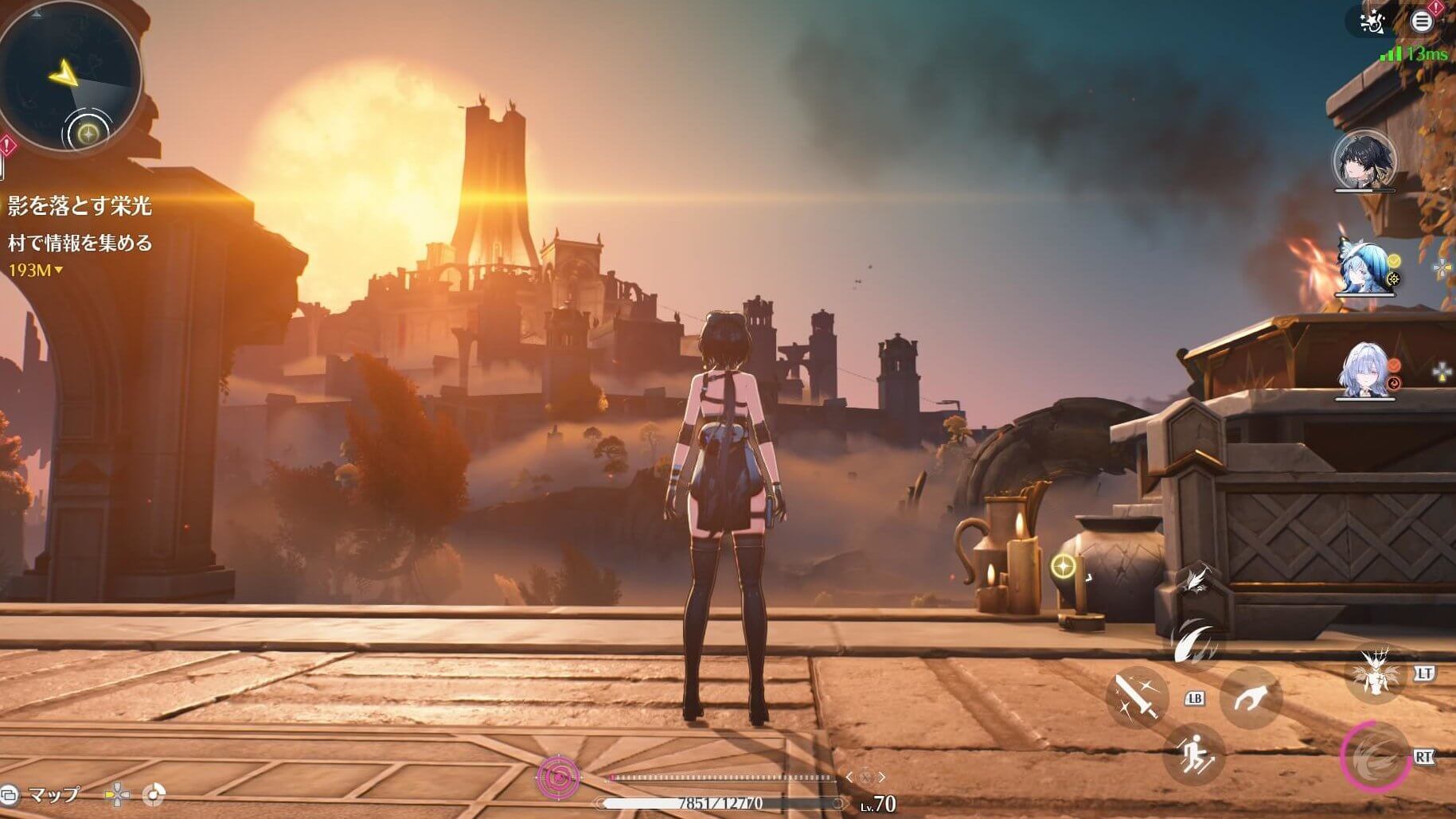The width and height of the screenshot is (1456, 819).
Task: Tap the running figure dodge button
Action: coord(1193,753)
